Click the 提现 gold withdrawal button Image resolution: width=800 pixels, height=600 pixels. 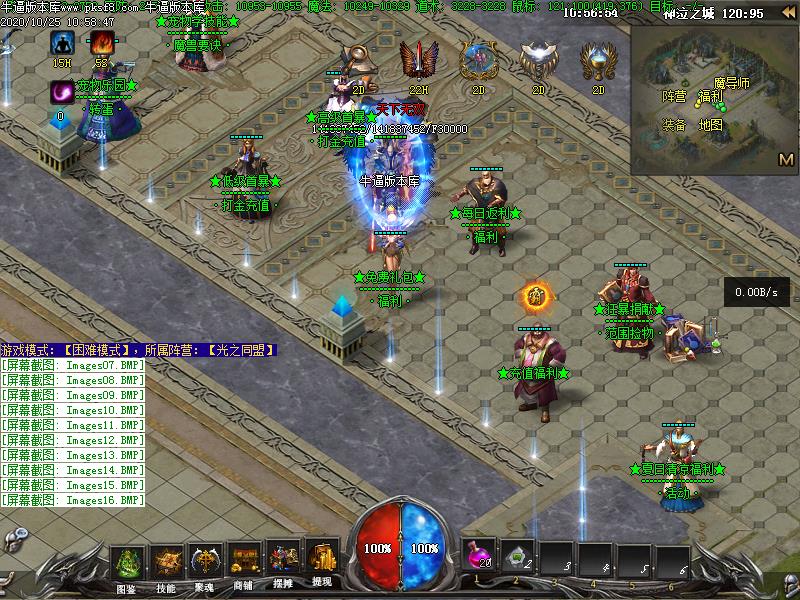coord(321,564)
